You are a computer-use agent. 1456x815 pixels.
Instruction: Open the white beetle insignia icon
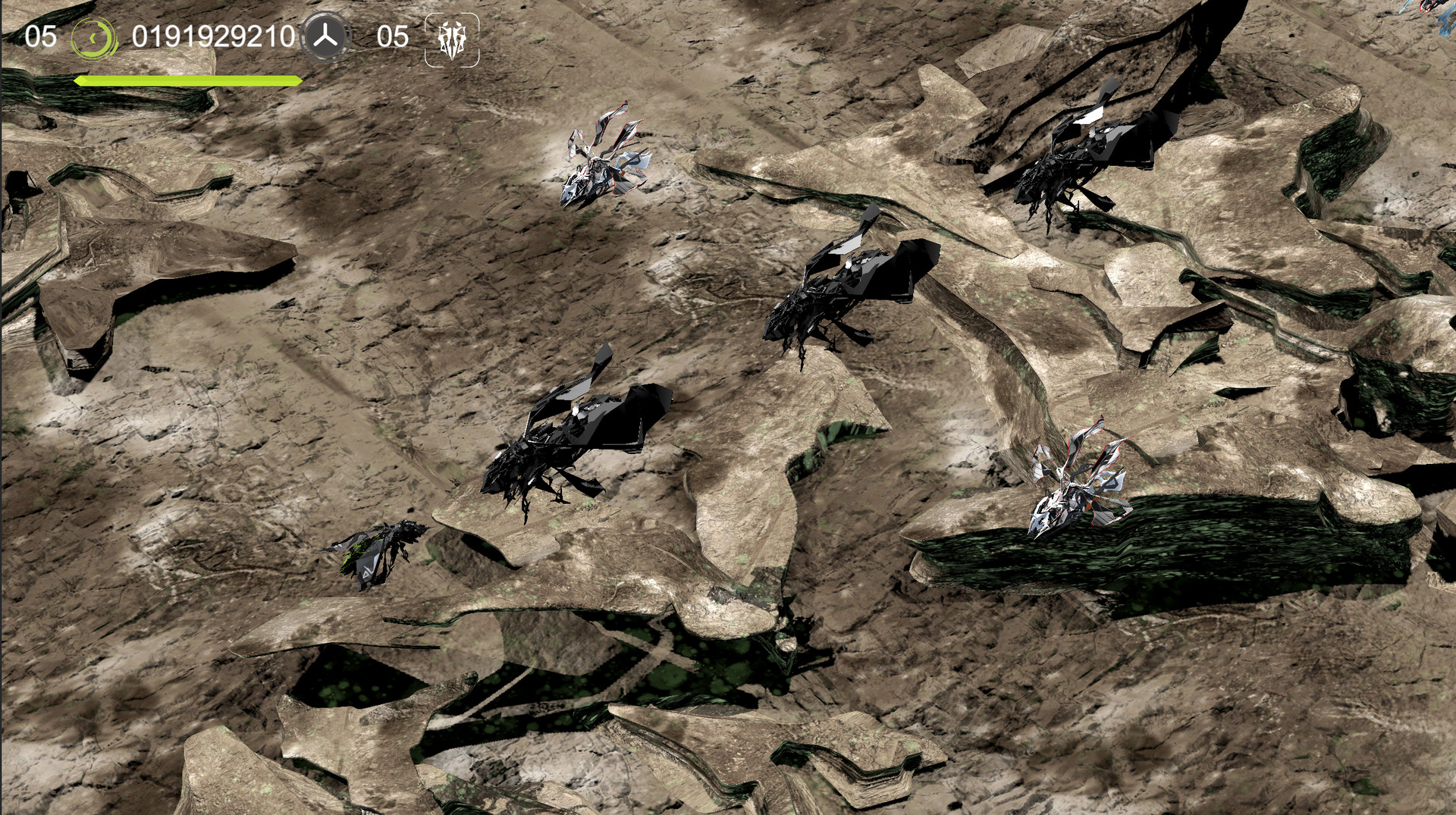pyautogui.click(x=452, y=36)
